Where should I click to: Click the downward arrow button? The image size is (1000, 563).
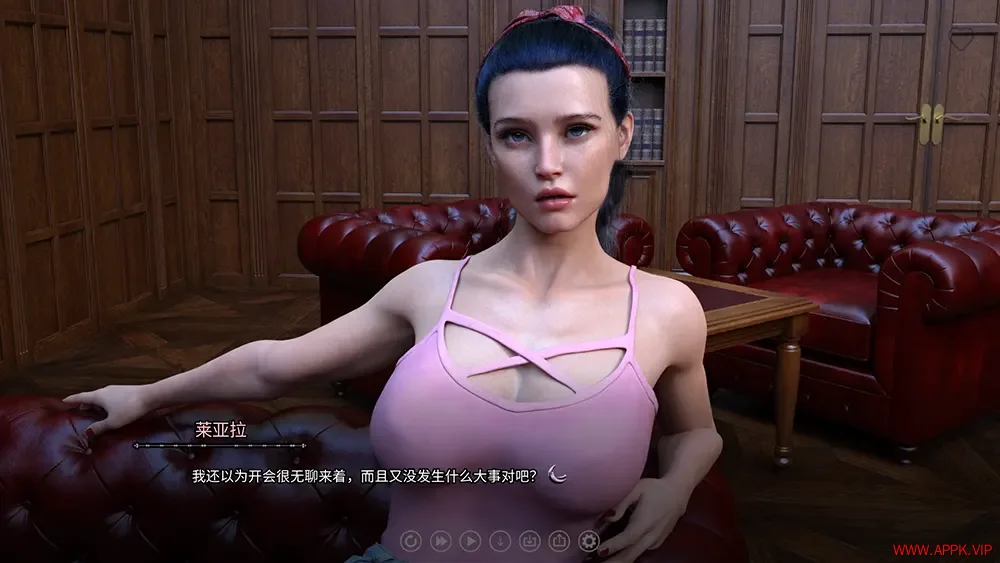click(x=500, y=541)
